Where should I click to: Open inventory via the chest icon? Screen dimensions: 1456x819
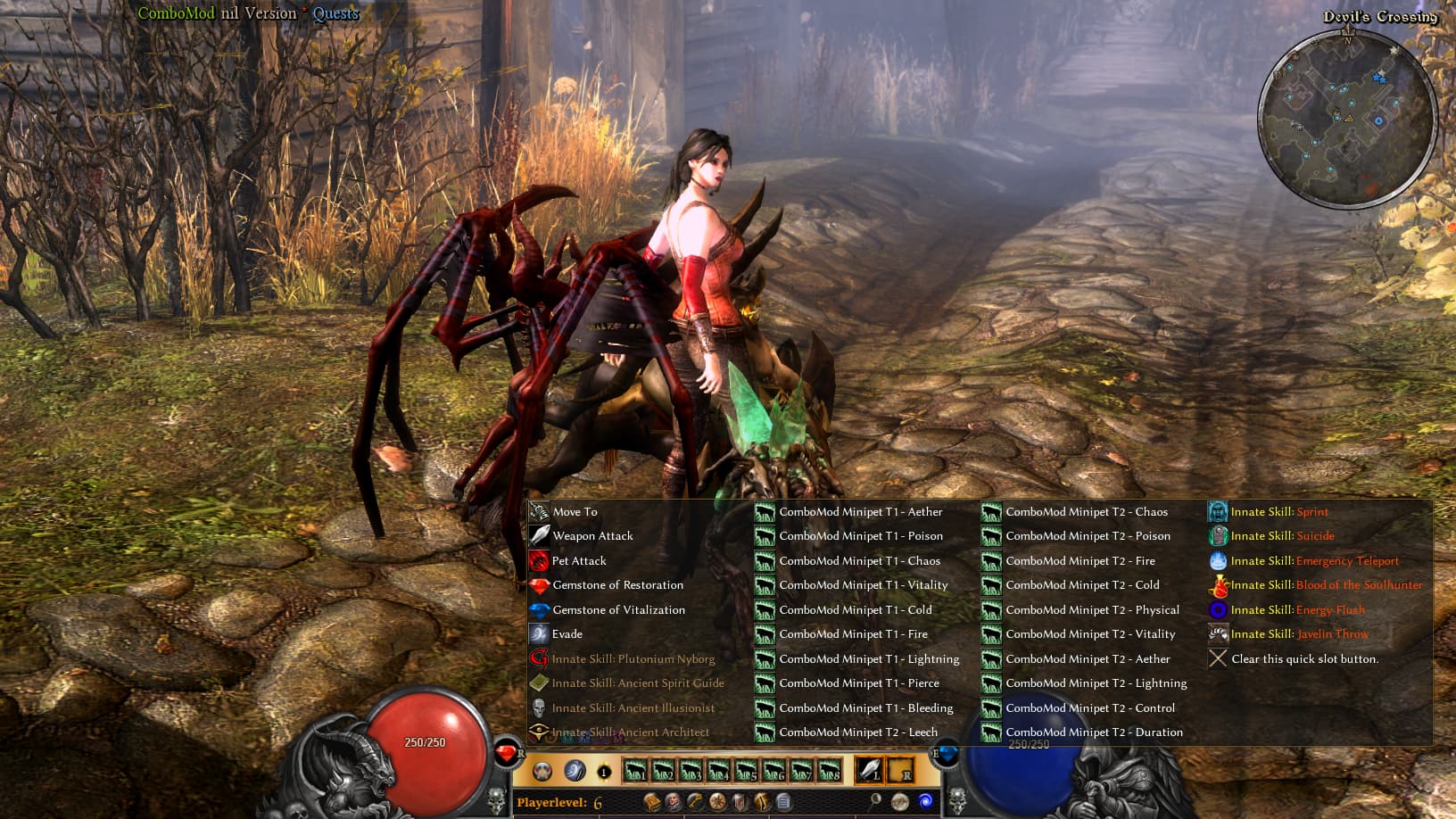click(x=653, y=801)
